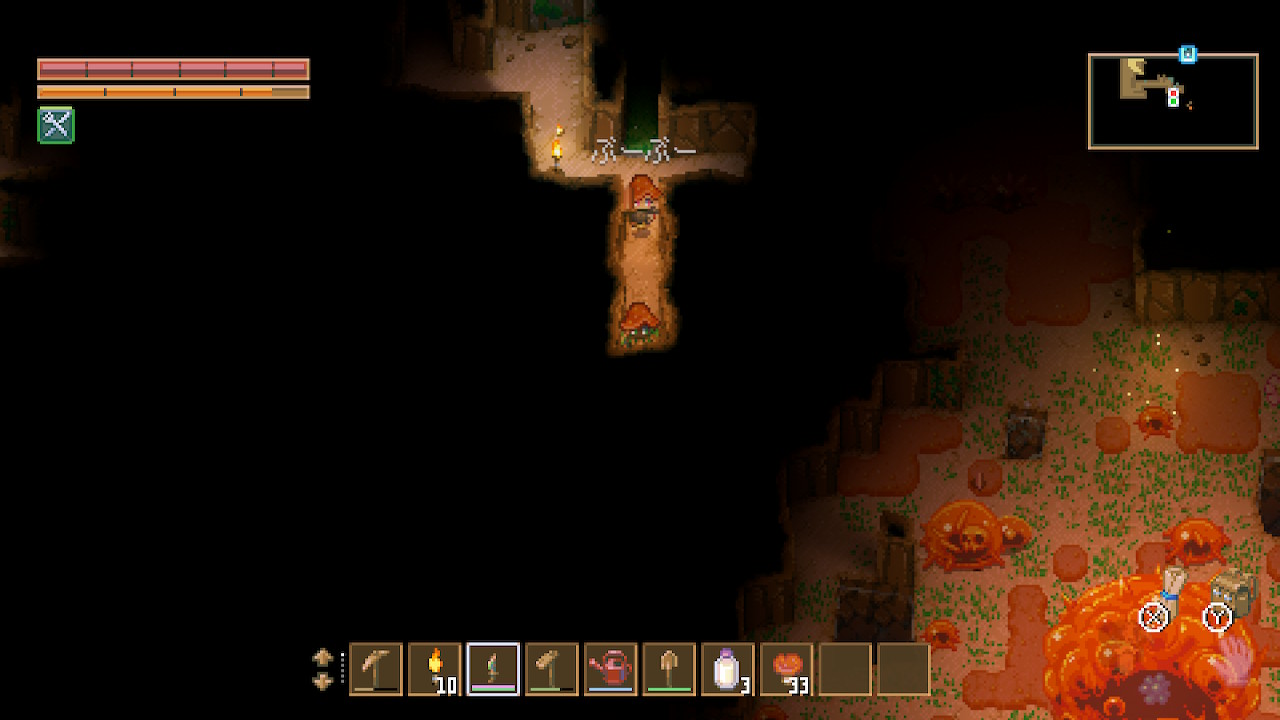Select the pickaxe hotbar slot

pyautogui.click(x=376, y=669)
